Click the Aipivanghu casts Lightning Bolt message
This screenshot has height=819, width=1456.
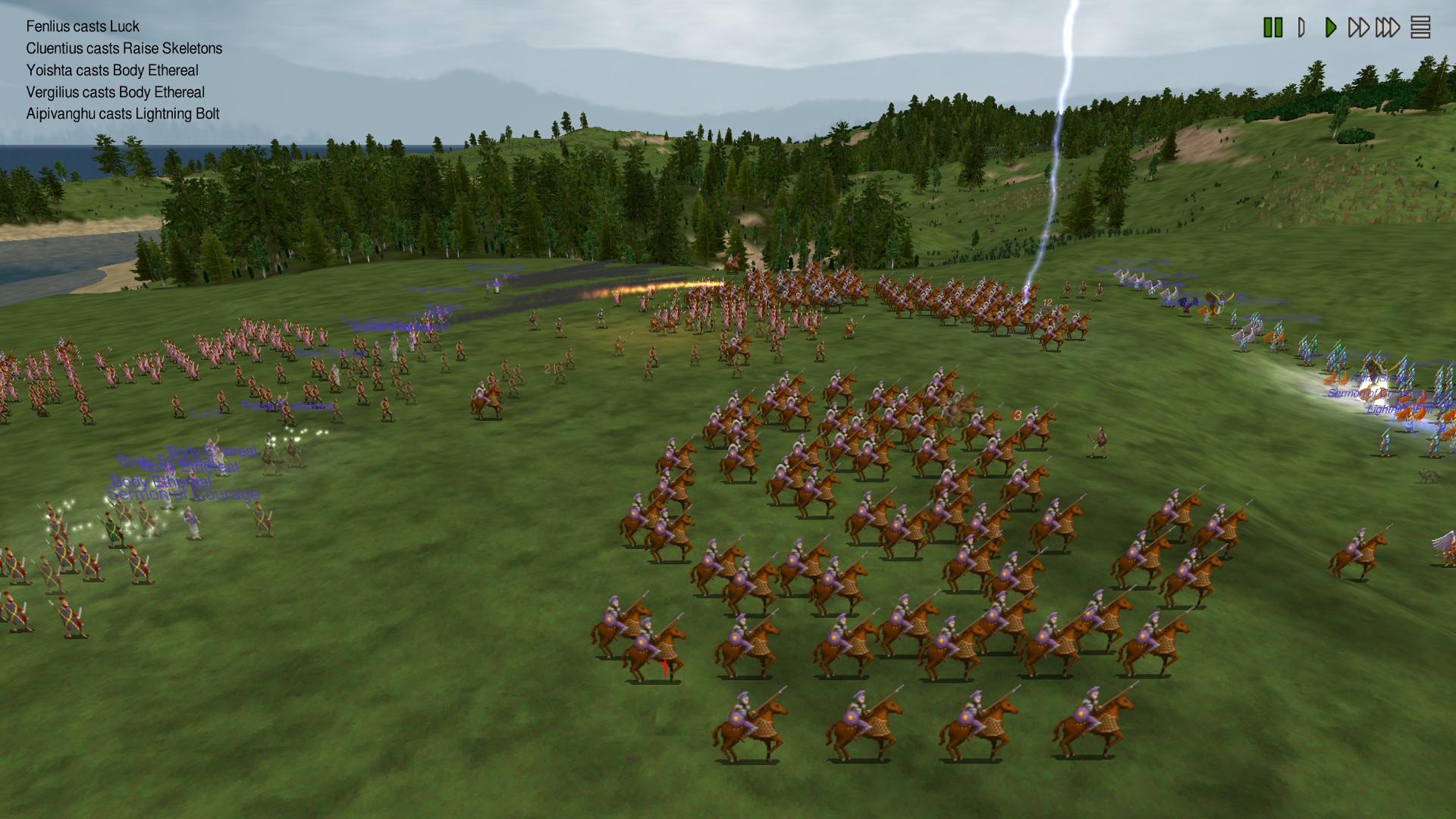pyautogui.click(x=123, y=113)
